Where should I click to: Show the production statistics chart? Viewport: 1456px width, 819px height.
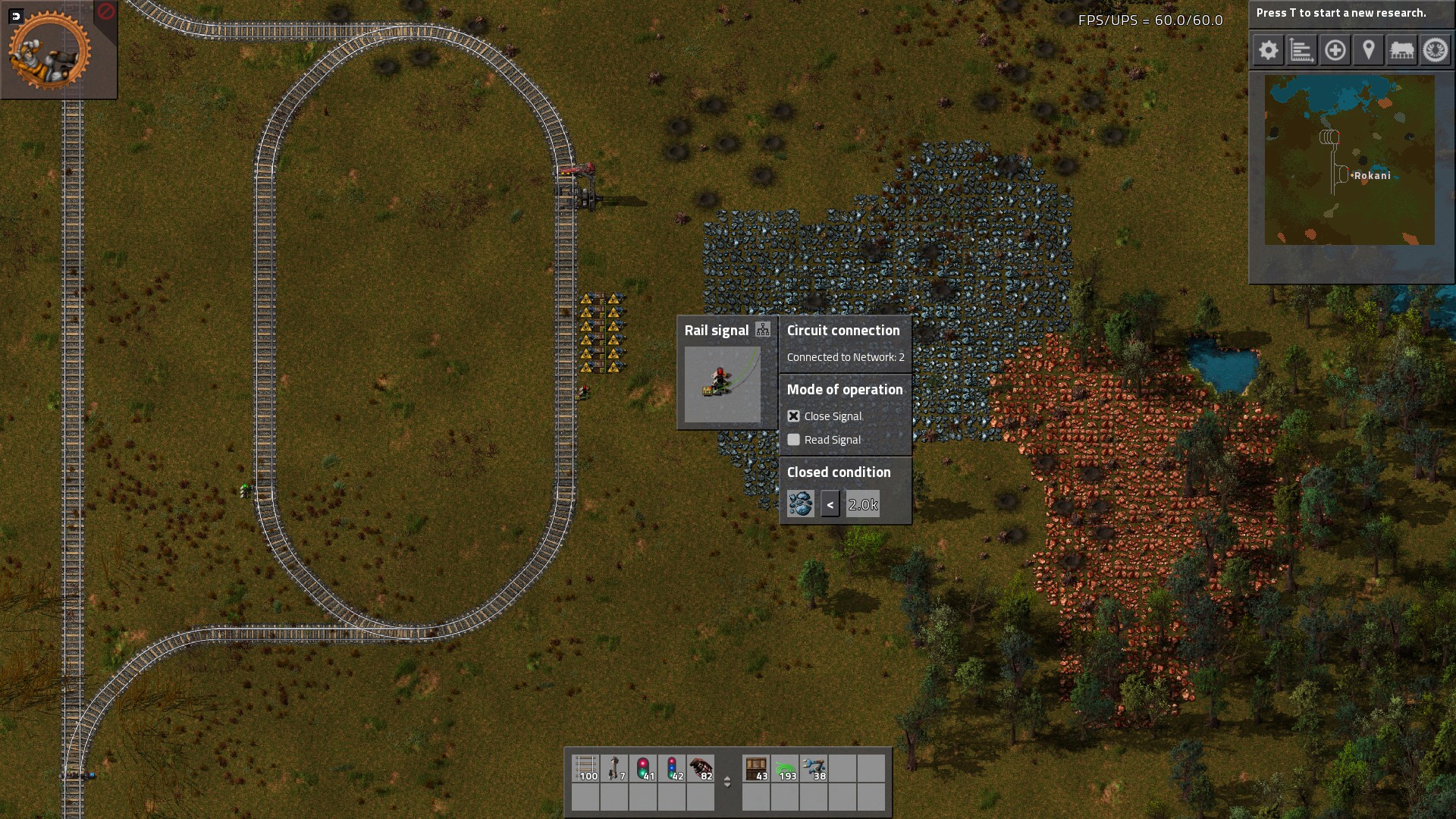(x=1302, y=51)
